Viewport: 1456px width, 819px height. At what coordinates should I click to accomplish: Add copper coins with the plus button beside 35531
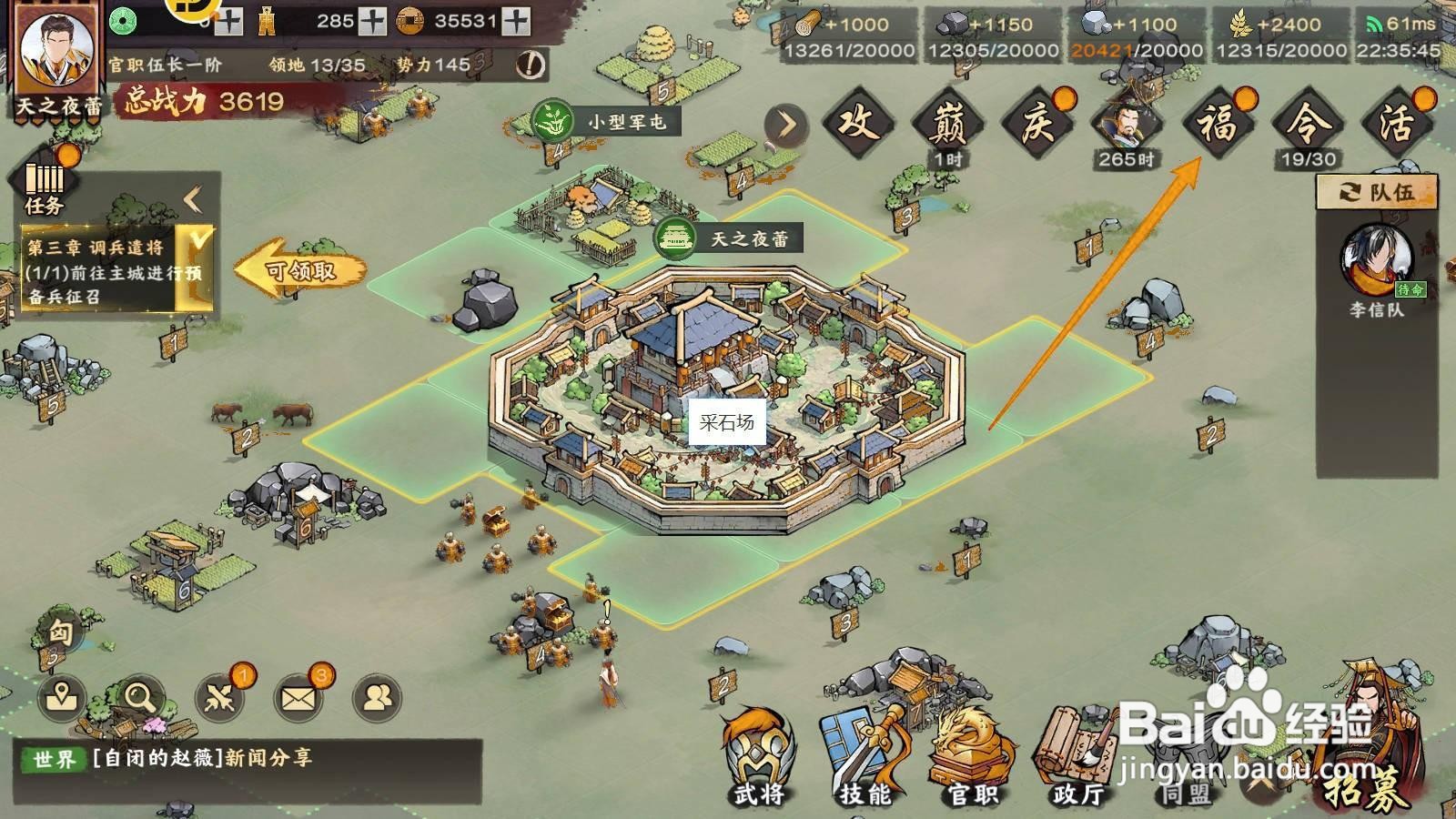tap(516, 21)
